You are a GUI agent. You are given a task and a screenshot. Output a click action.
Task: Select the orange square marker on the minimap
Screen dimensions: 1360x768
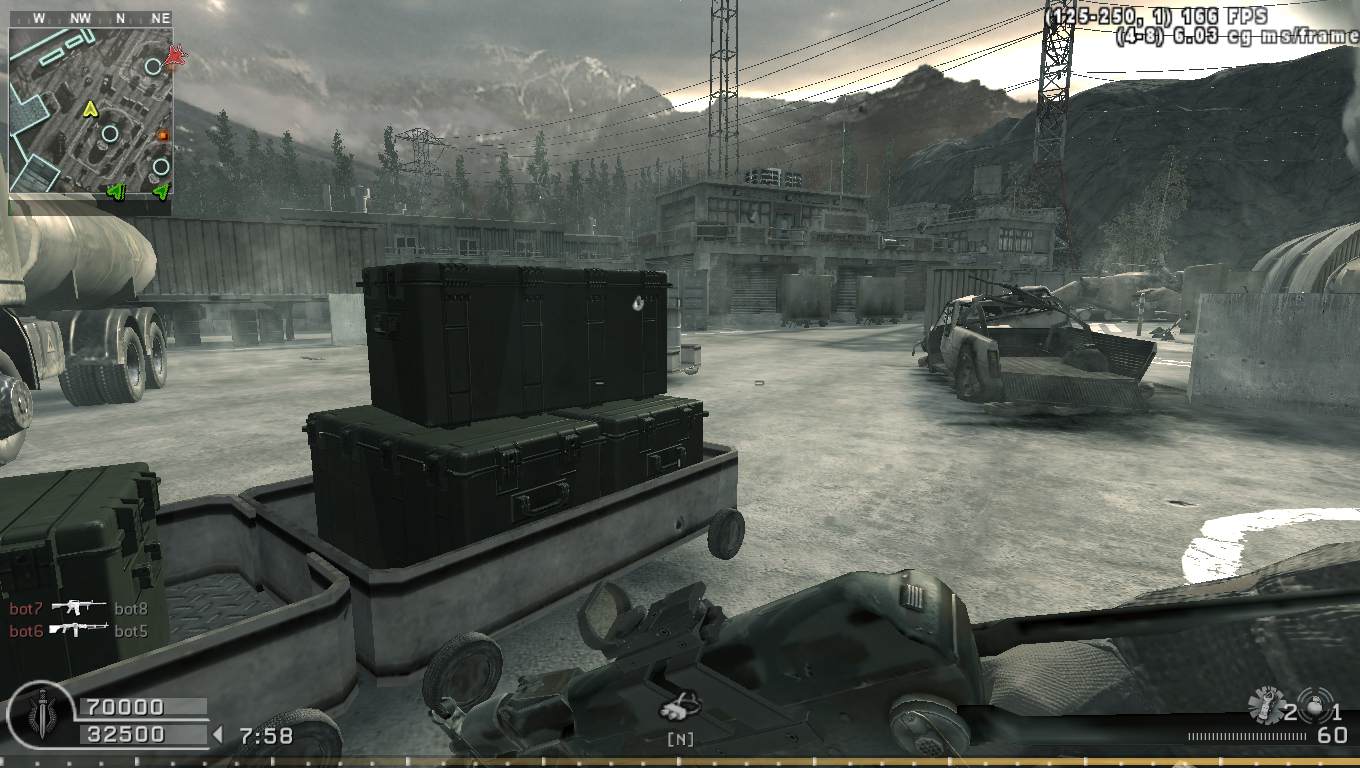pyautogui.click(x=163, y=135)
